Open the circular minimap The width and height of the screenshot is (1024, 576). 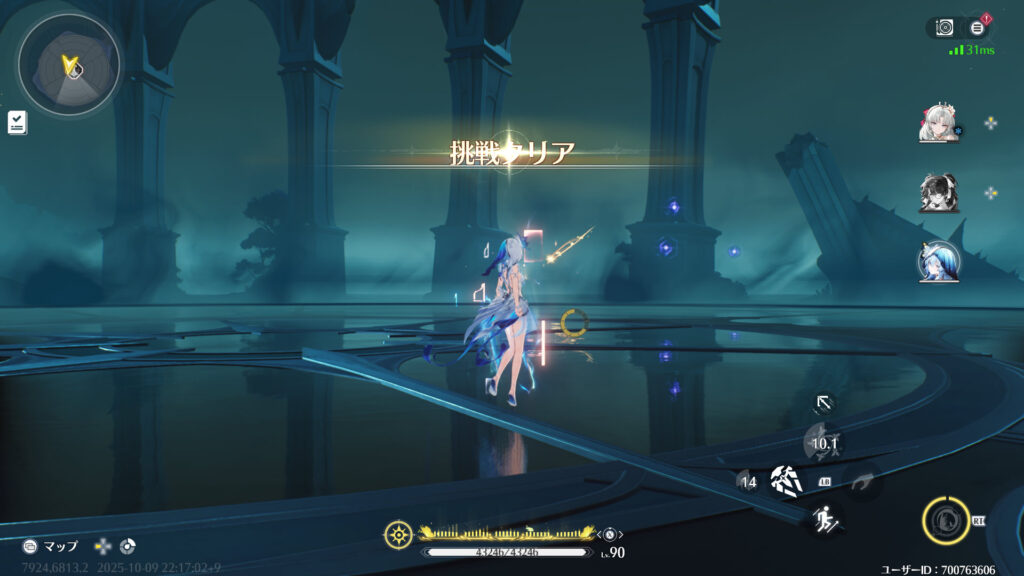pyautogui.click(x=69, y=64)
